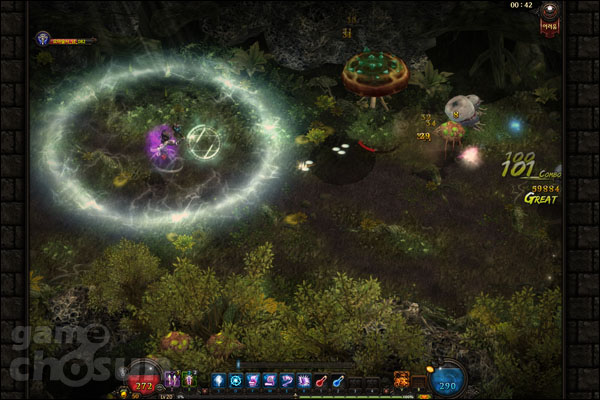Select the orange glowing icon near mana orb
This screenshot has height=400, width=600.
coord(402,379)
